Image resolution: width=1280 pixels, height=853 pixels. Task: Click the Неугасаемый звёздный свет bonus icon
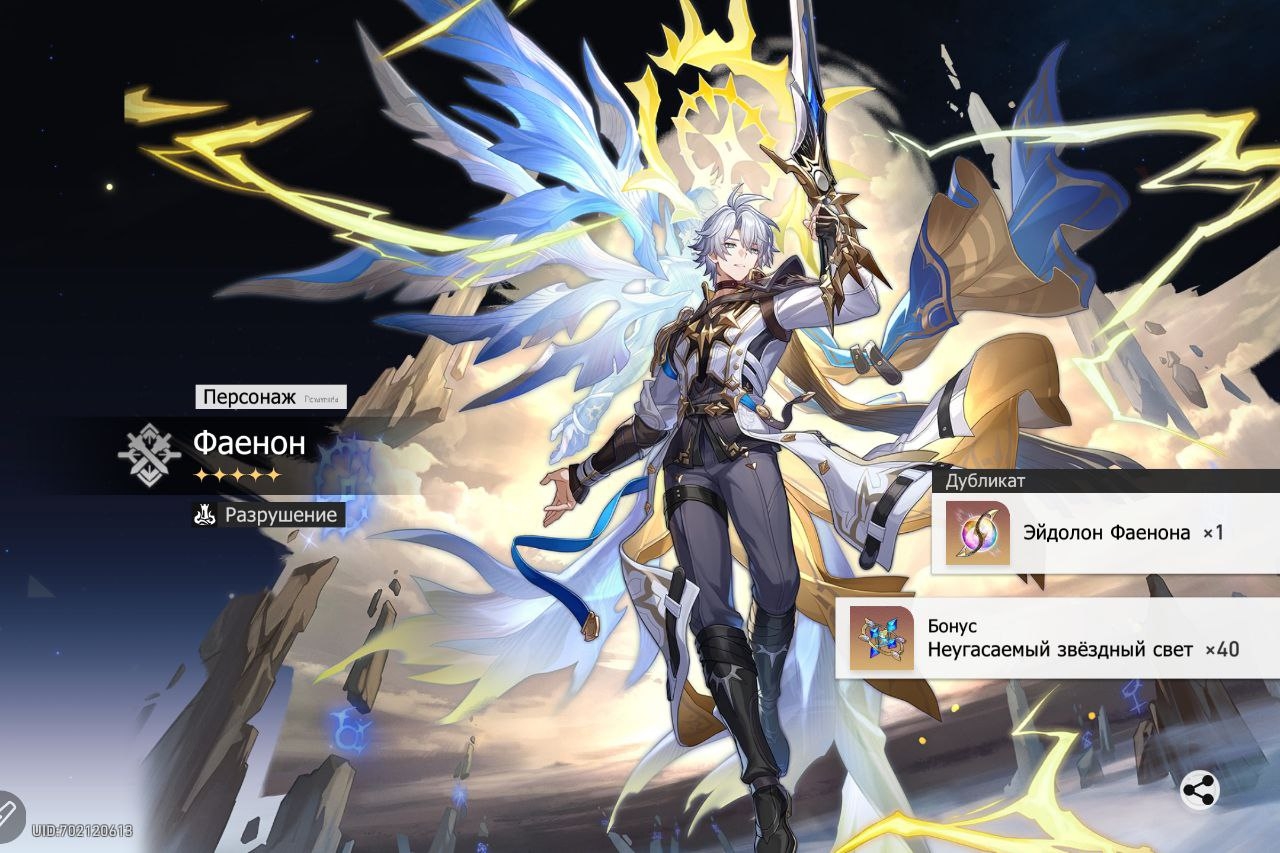tap(881, 638)
